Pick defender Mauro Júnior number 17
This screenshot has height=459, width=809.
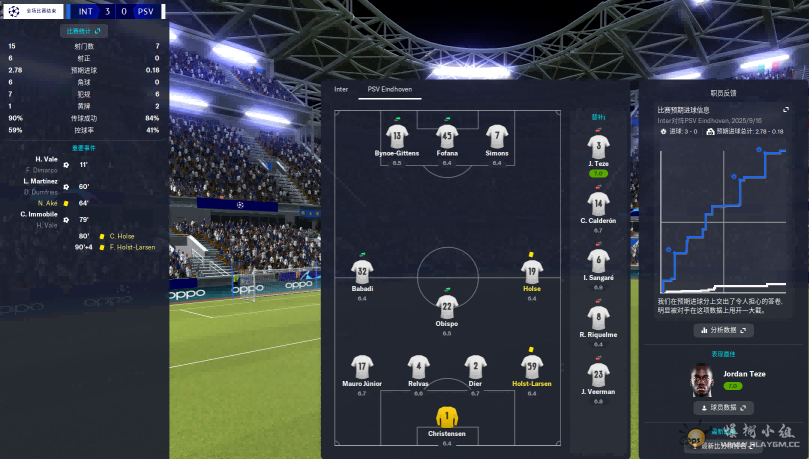[x=362, y=366]
